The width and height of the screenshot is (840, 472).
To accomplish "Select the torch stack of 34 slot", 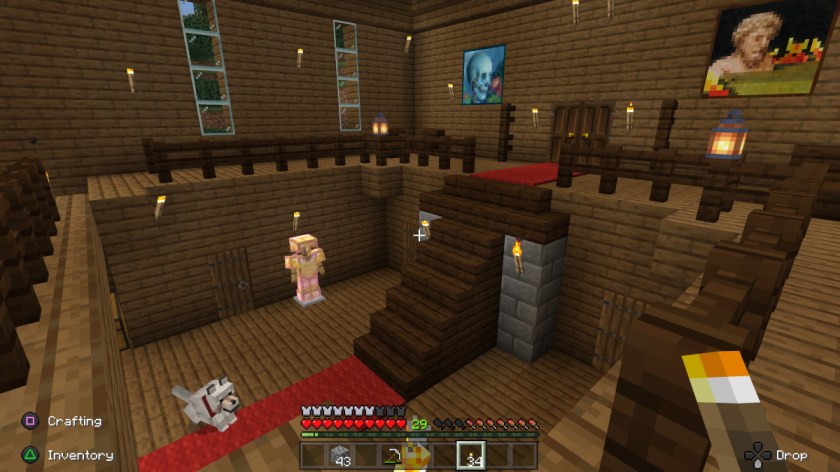I will [471, 456].
